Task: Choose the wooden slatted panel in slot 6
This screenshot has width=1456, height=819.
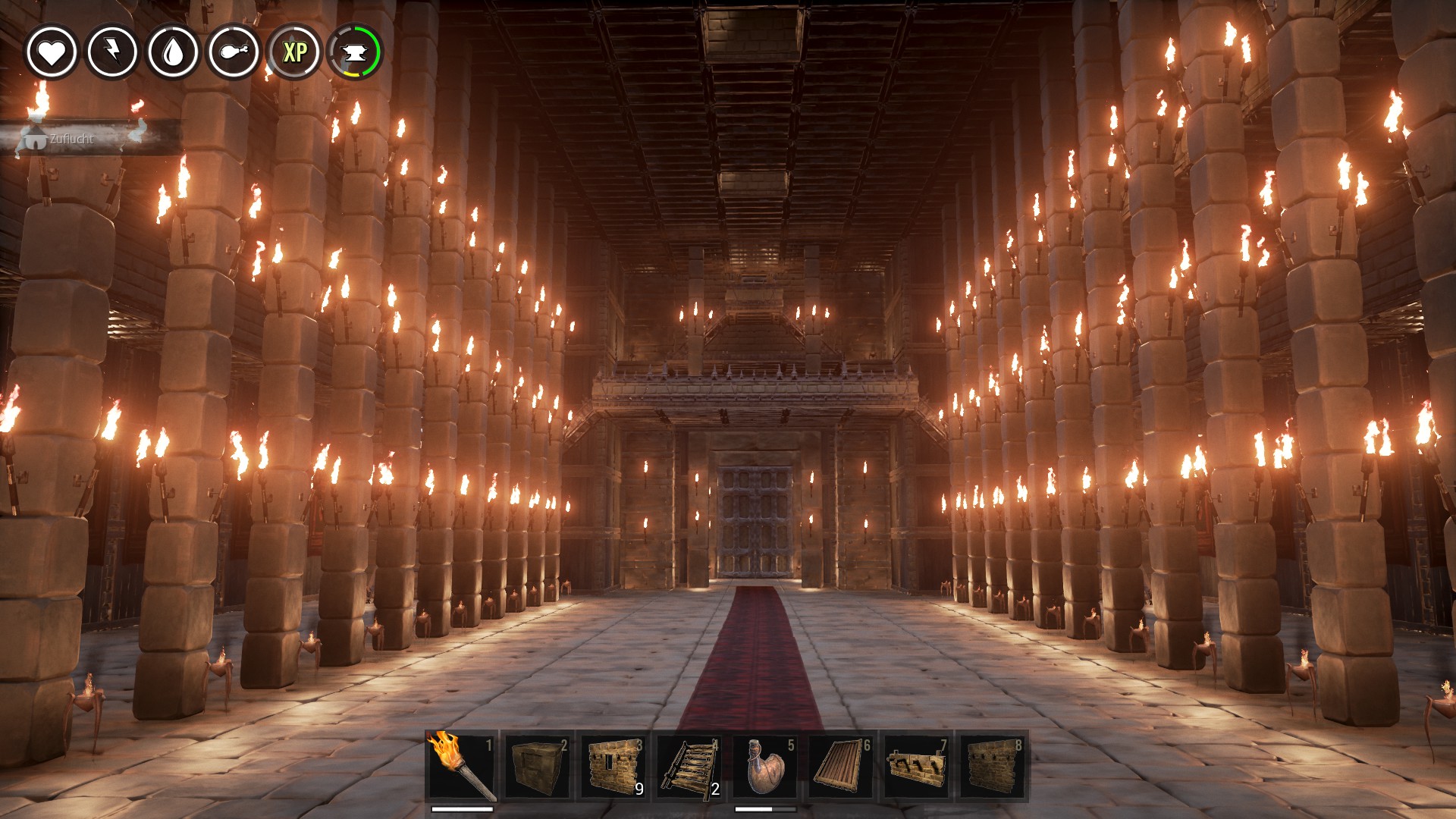Action: 841,765
